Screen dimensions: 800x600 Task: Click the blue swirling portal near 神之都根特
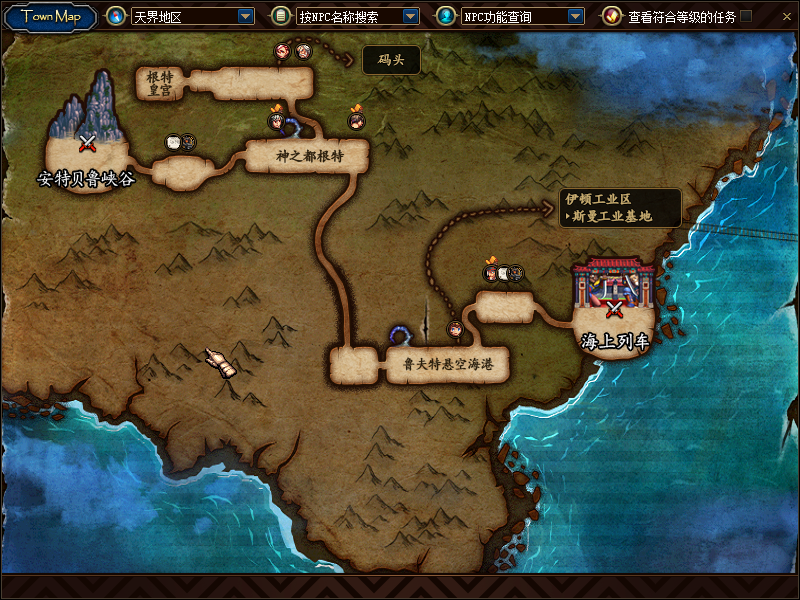coord(293,126)
